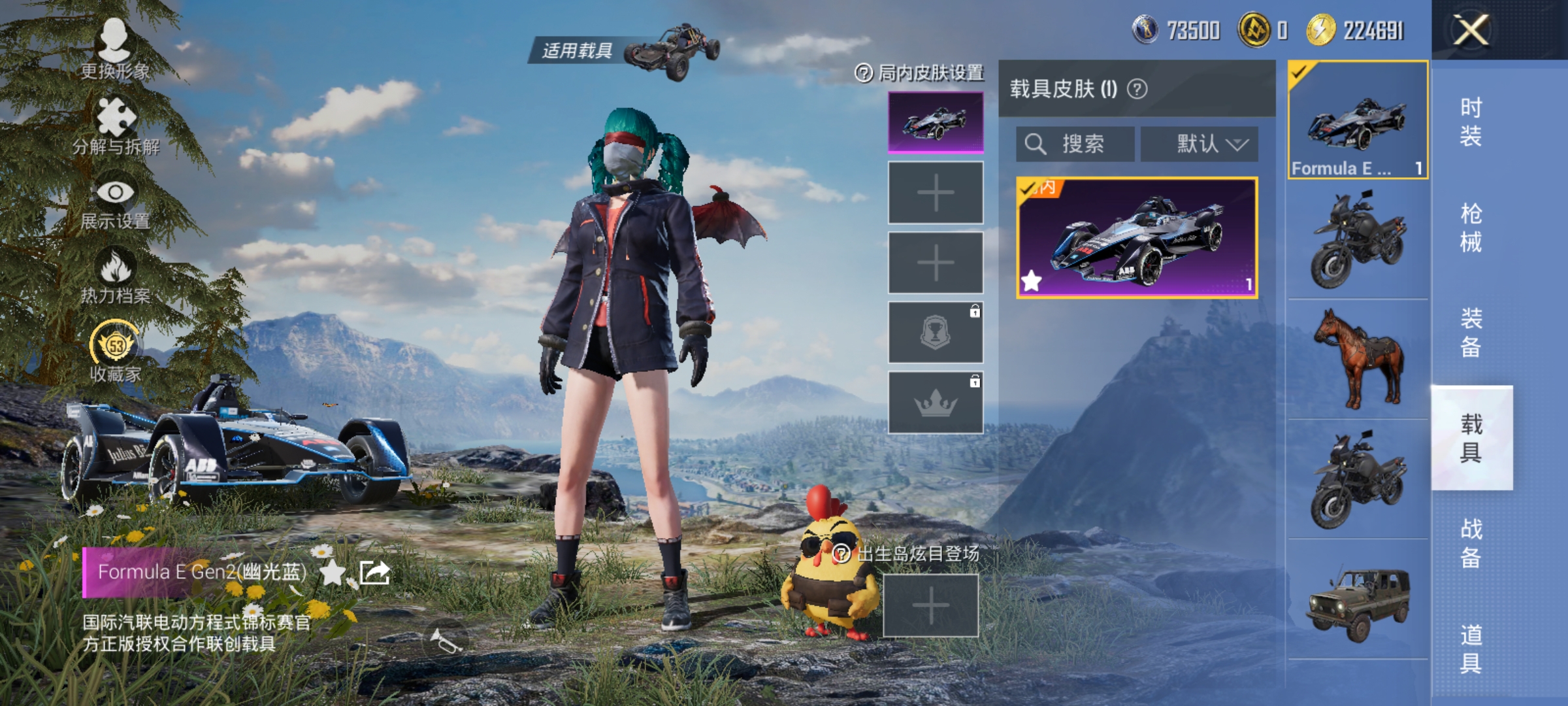The image size is (1568, 706).
Task: Open the 默认 sort dropdown
Action: coord(1209,144)
